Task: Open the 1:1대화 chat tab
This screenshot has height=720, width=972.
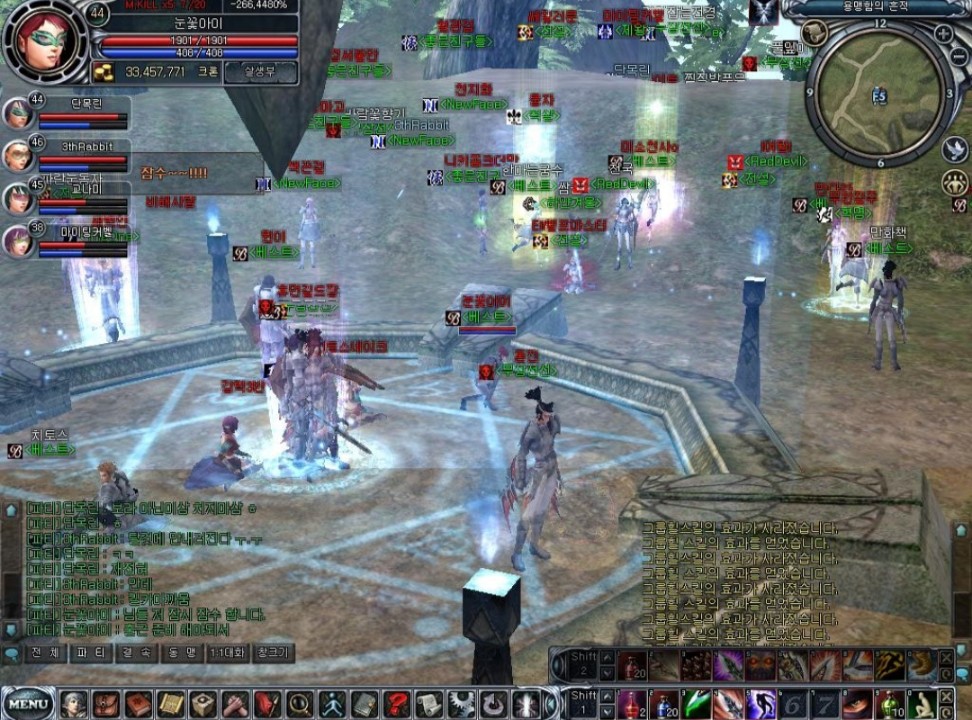Action: click(228, 653)
